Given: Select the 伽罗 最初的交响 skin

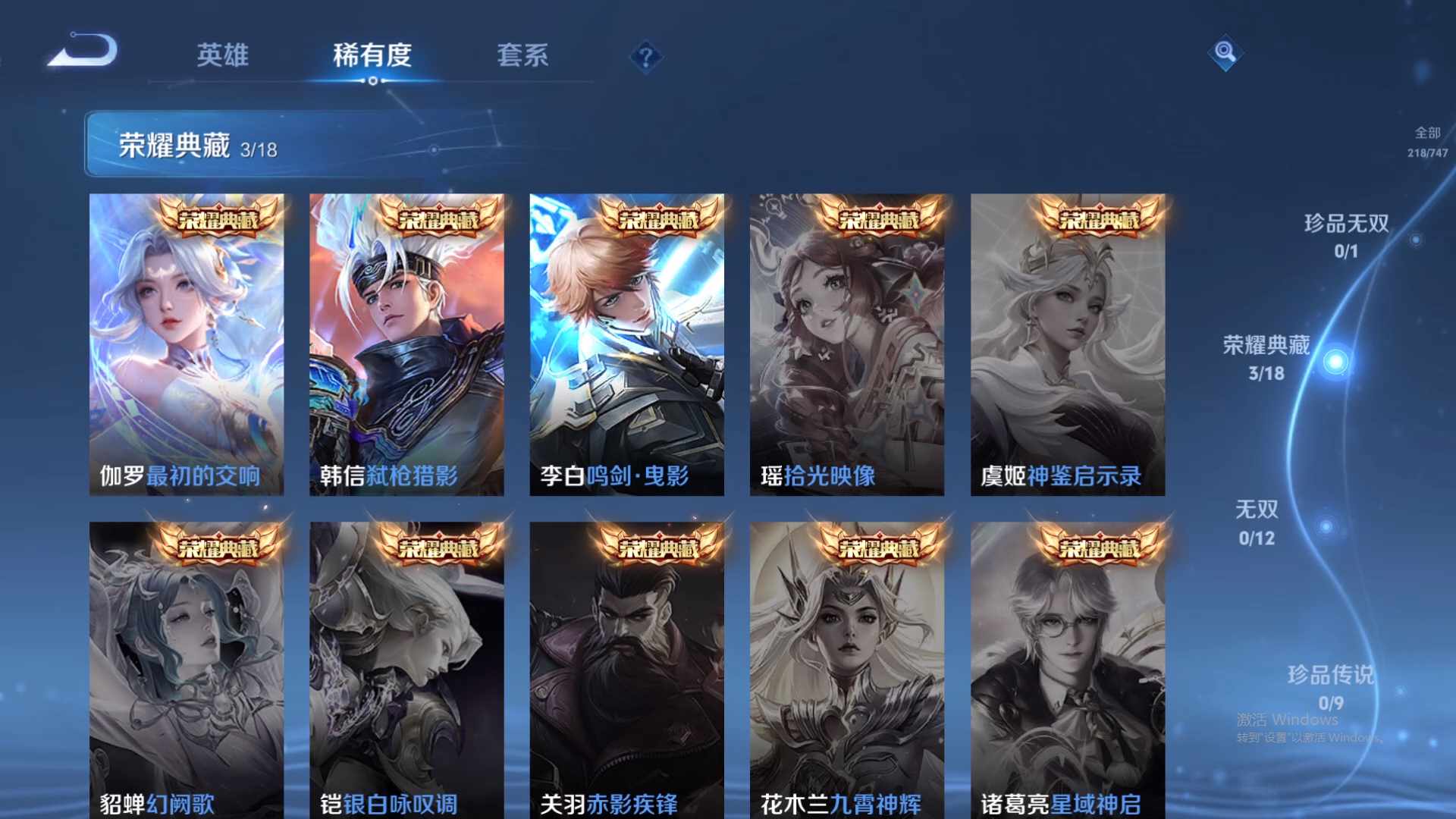Looking at the screenshot, I should click(x=186, y=341).
